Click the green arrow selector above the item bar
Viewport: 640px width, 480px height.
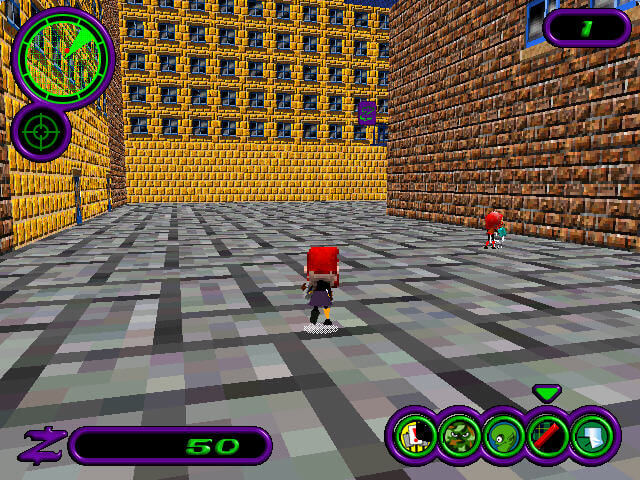[x=547, y=393]
